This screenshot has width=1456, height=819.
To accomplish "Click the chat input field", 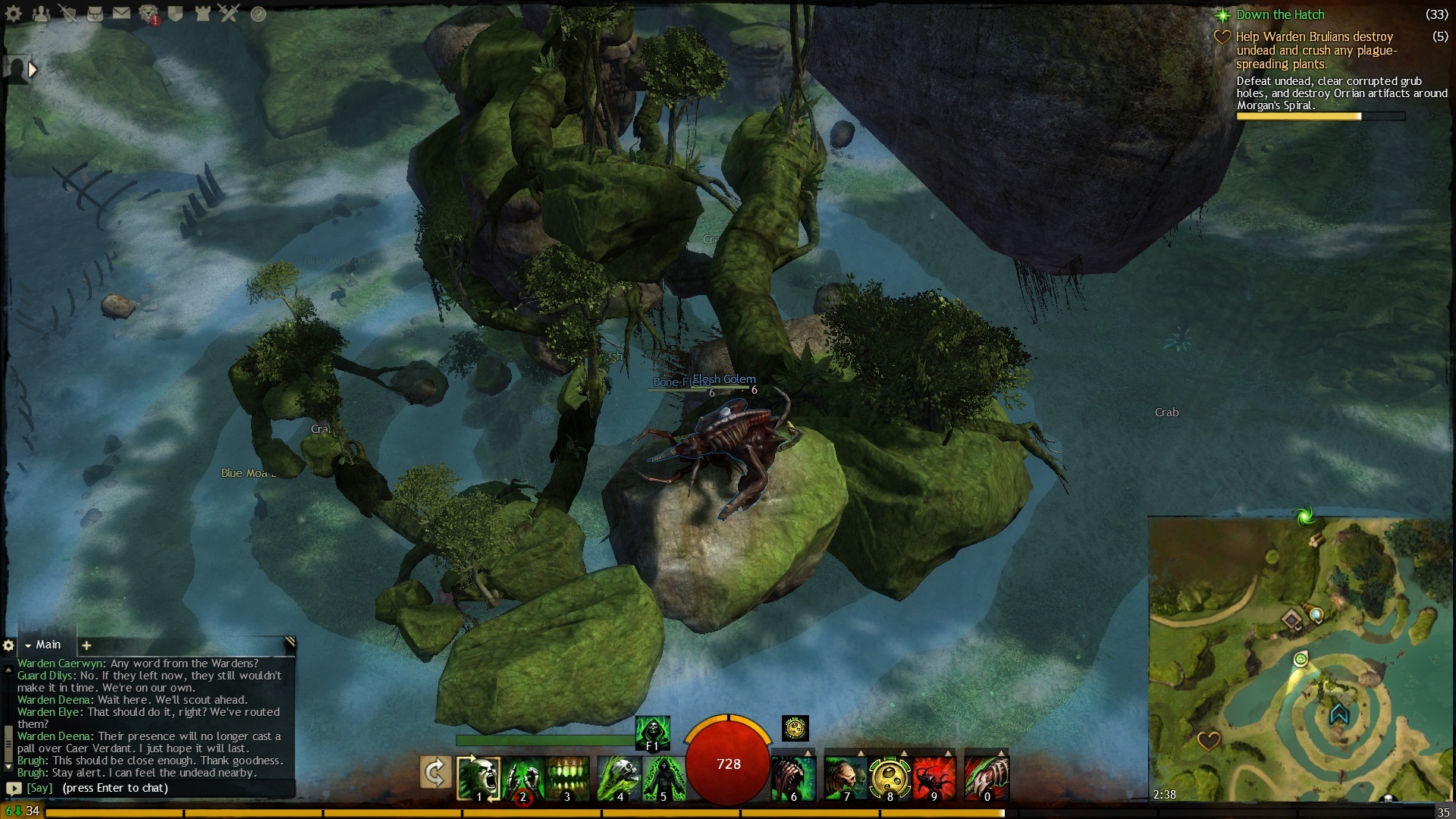I will [152, 788].
